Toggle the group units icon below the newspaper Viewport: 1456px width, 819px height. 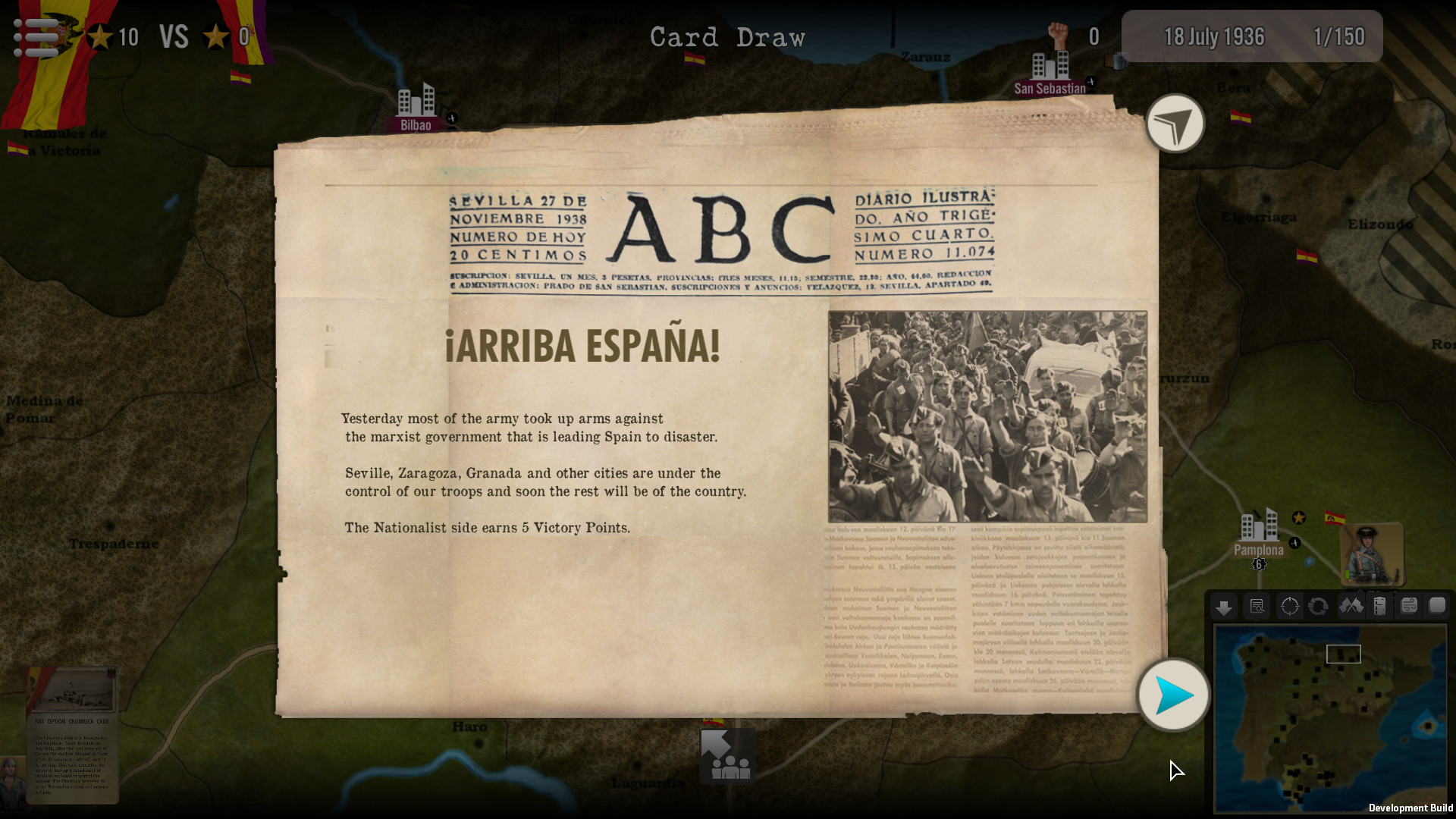[x=726, y=755]
